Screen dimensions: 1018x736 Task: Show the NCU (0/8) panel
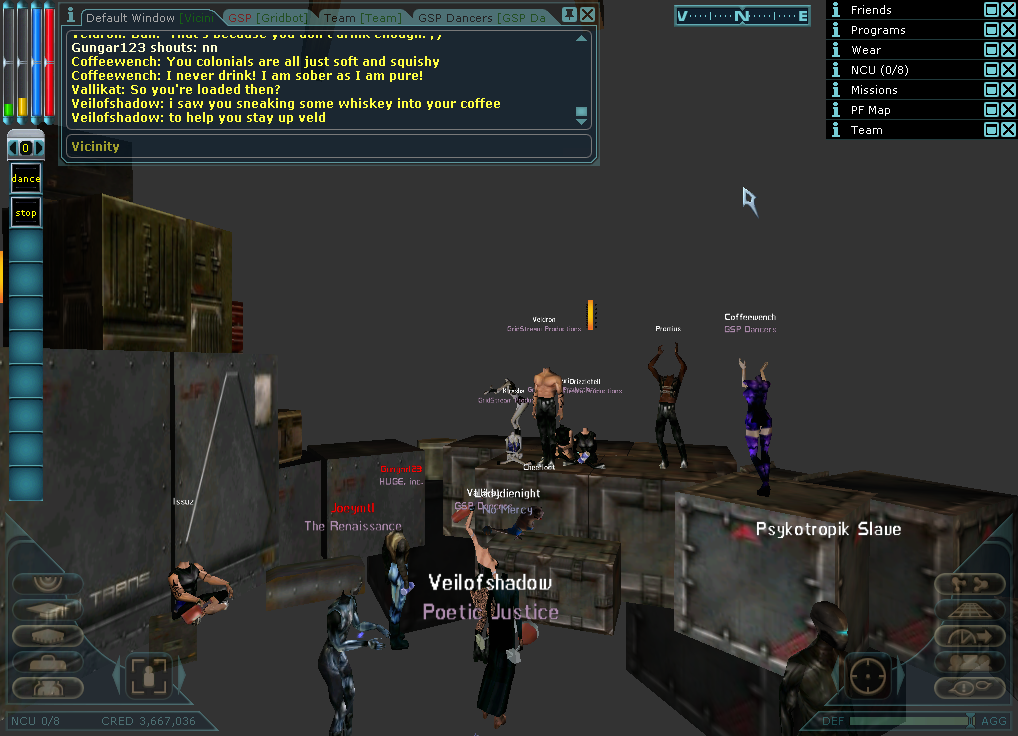coord(990,69)
